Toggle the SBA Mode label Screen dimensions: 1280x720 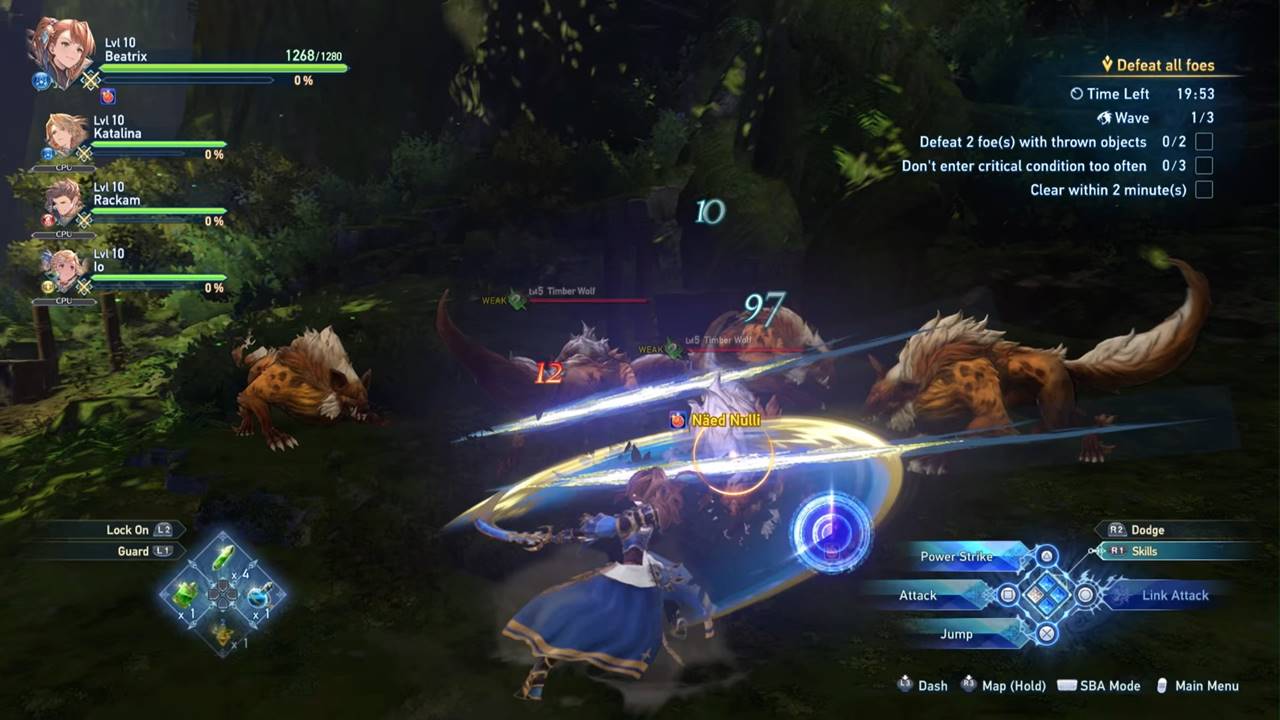[1109, 686]
